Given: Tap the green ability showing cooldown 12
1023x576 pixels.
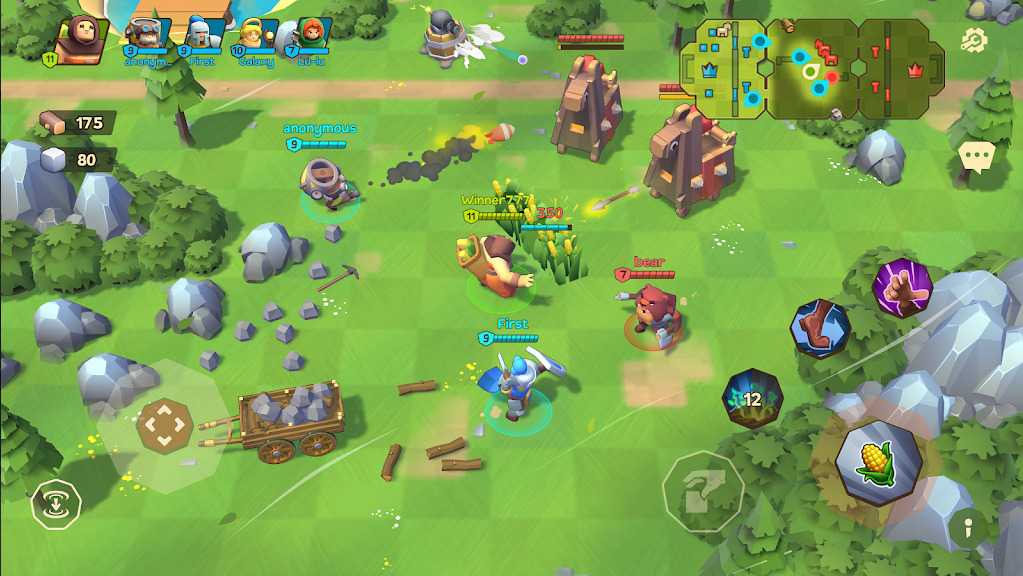Looking at the screenshot, I should point(752,399).
